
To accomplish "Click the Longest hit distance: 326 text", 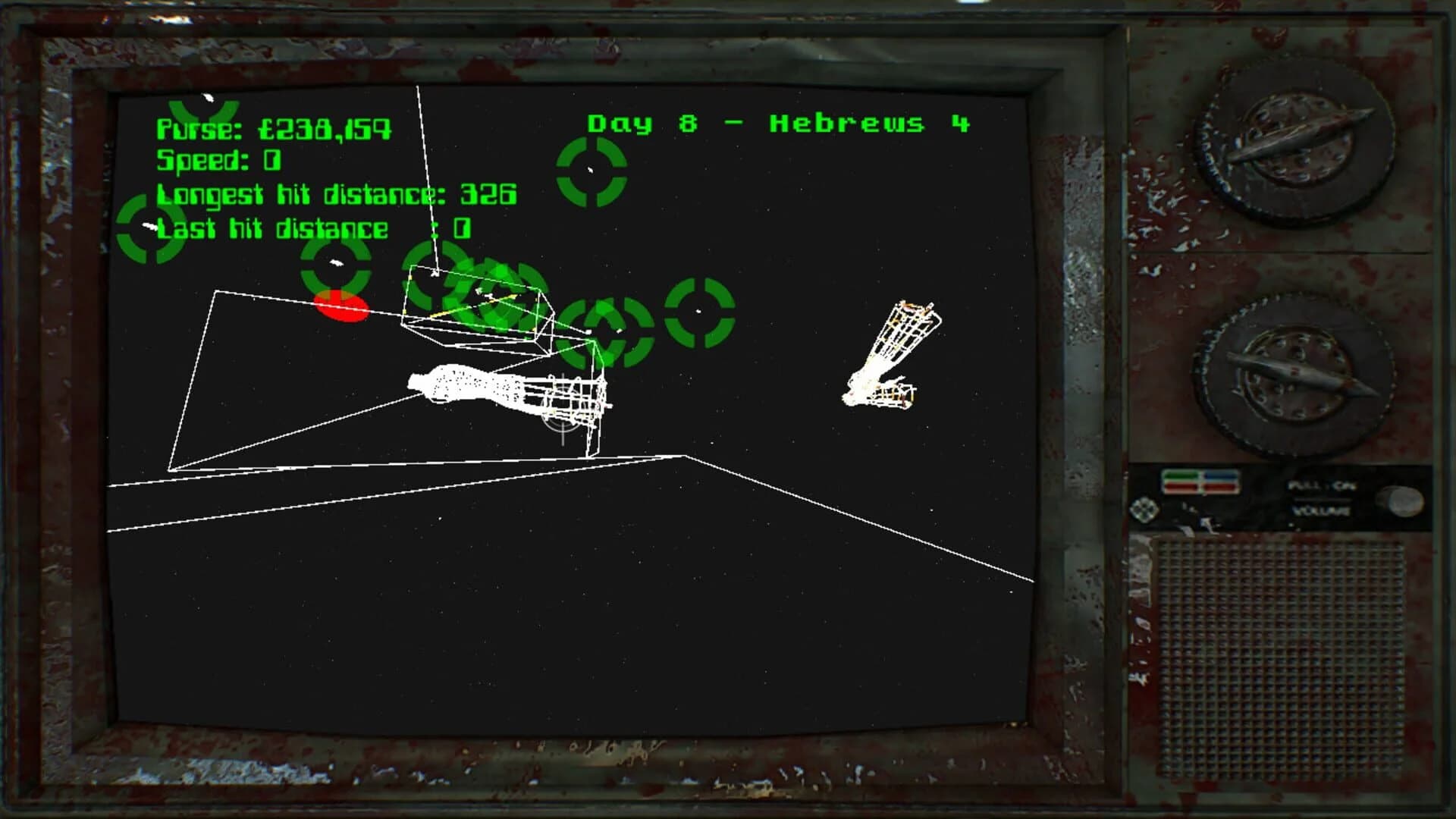I will pos(336,194).
